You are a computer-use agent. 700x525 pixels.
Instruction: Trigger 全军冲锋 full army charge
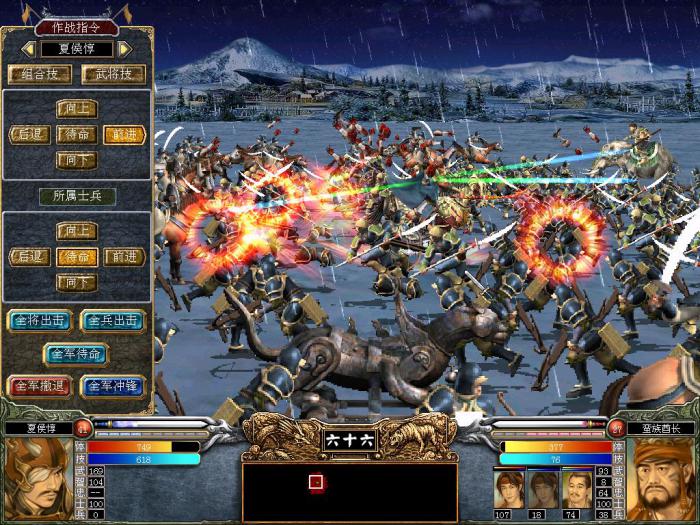(112, 386)
